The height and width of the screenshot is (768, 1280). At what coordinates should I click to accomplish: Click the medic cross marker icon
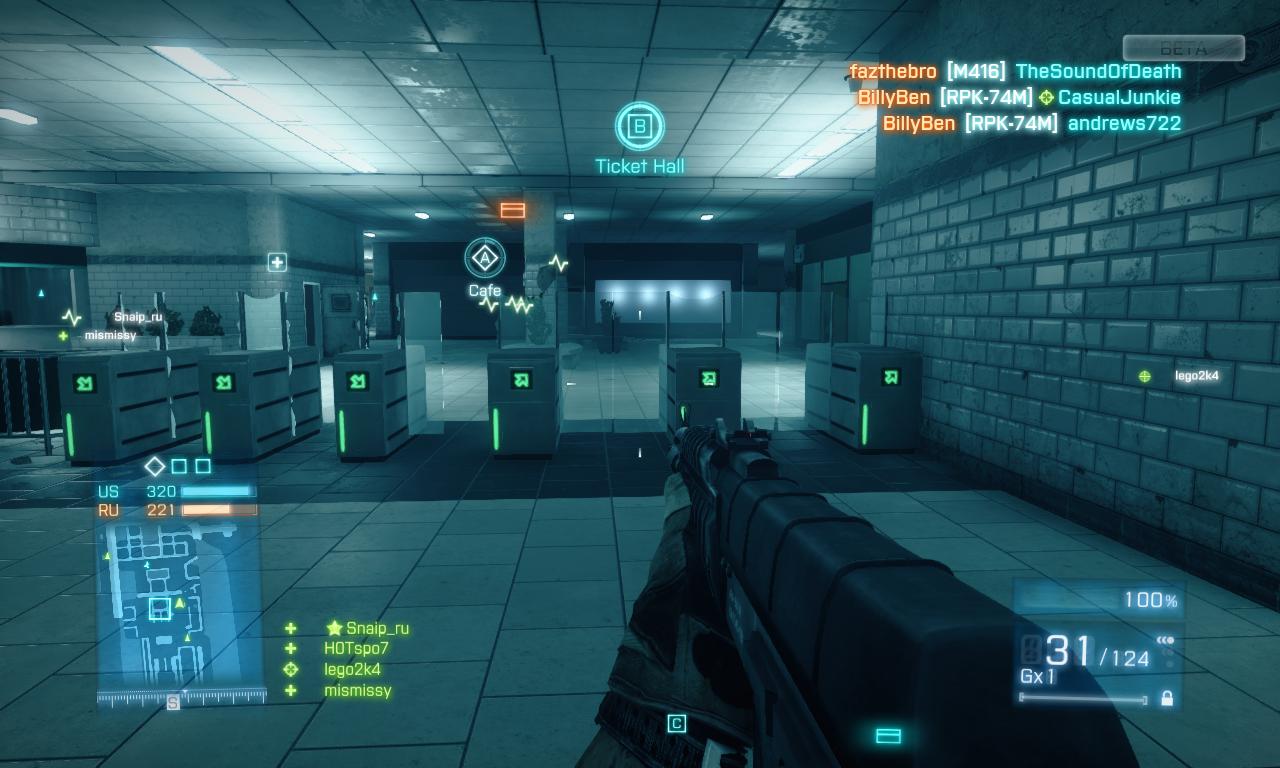[277, 262]
